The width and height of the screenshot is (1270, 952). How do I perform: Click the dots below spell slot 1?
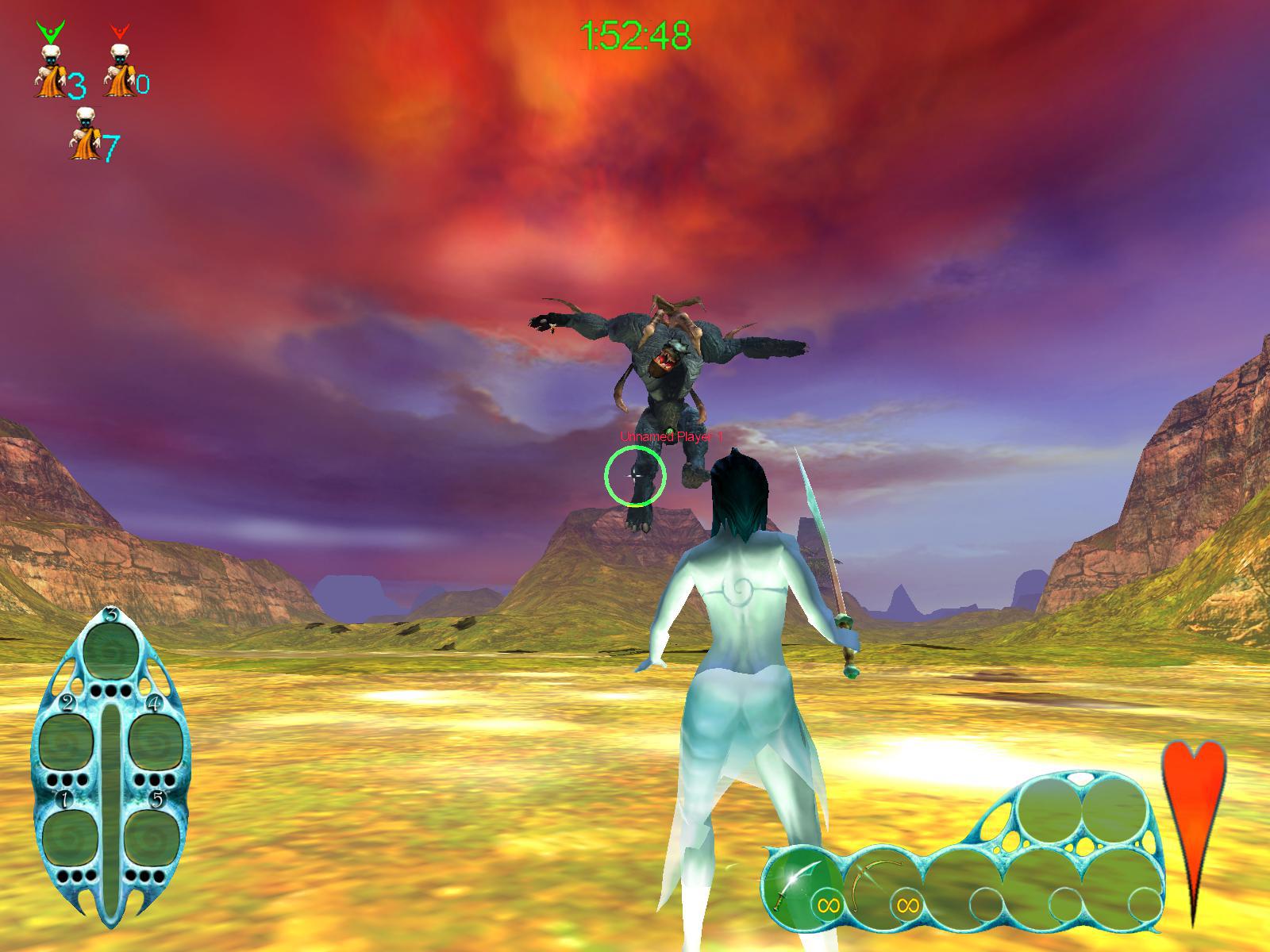[77, 875]
